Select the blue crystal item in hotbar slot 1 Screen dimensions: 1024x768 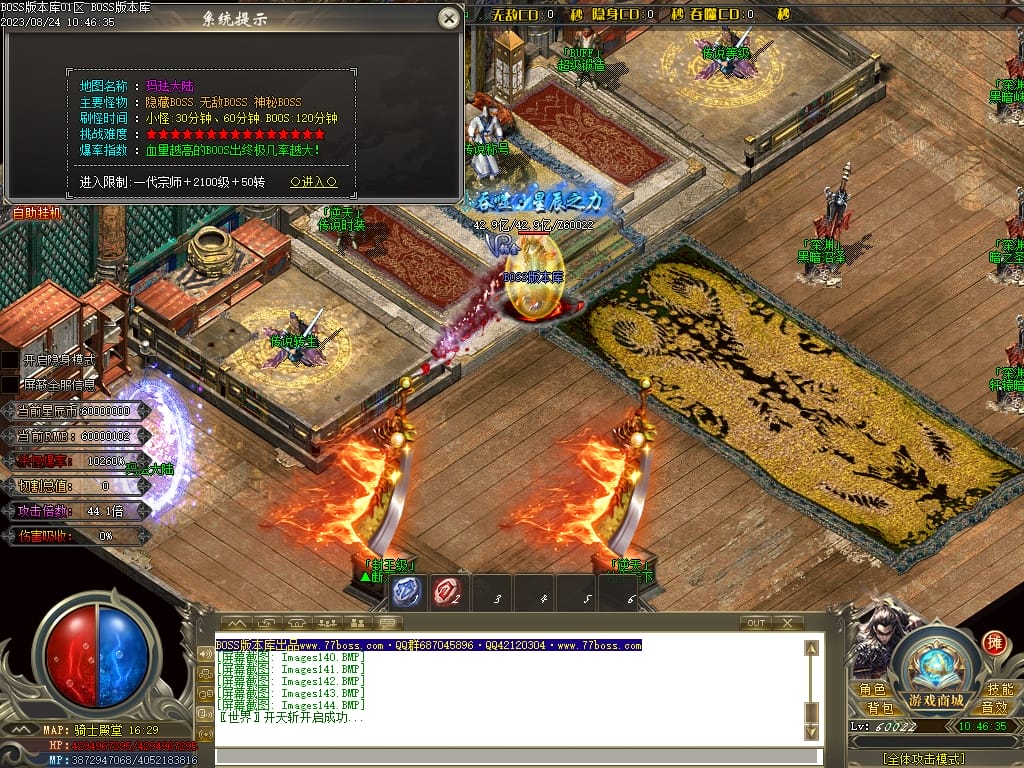click(x=404, y=593)
